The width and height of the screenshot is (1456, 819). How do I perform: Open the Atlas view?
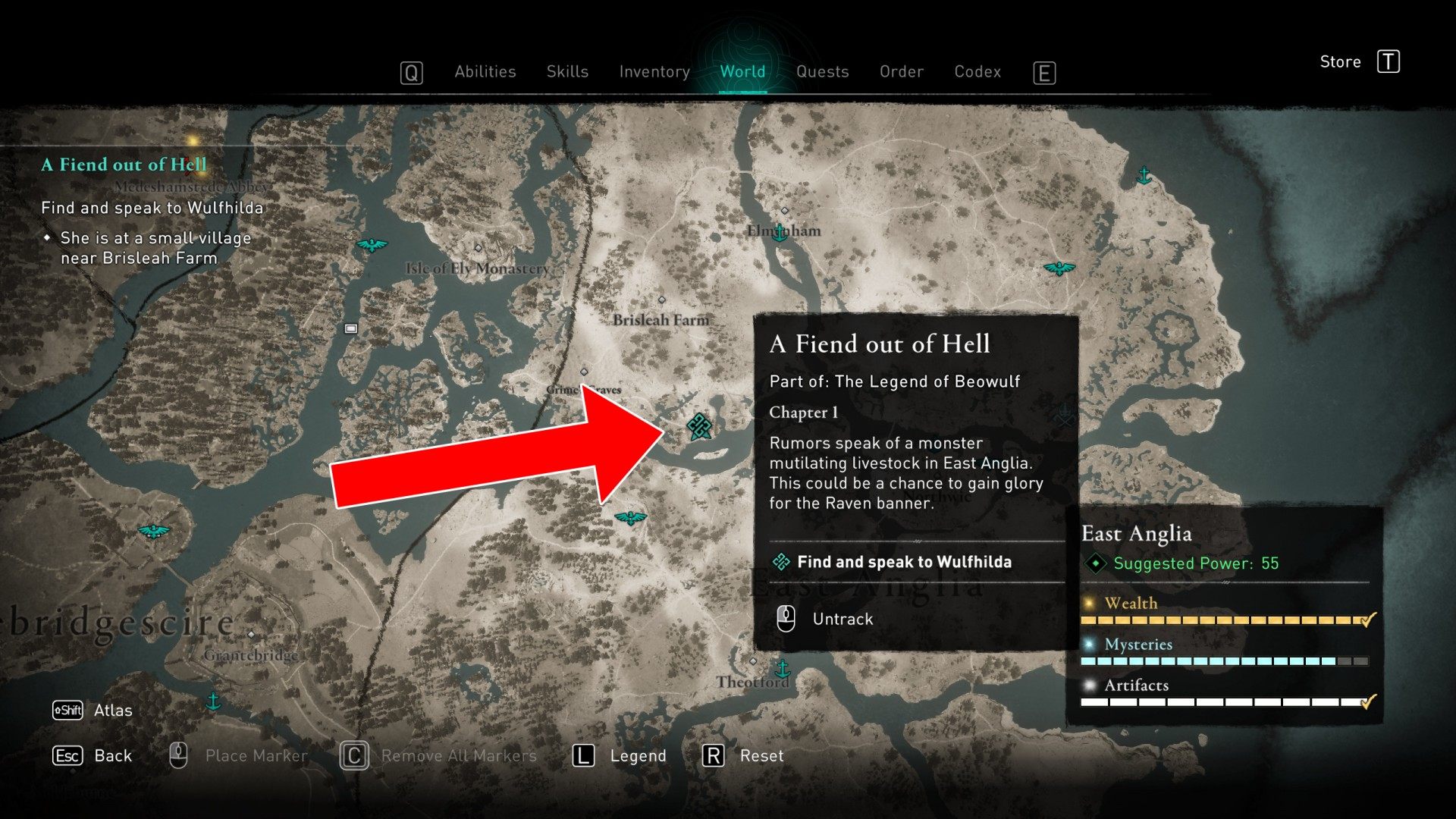pos(112,711)
